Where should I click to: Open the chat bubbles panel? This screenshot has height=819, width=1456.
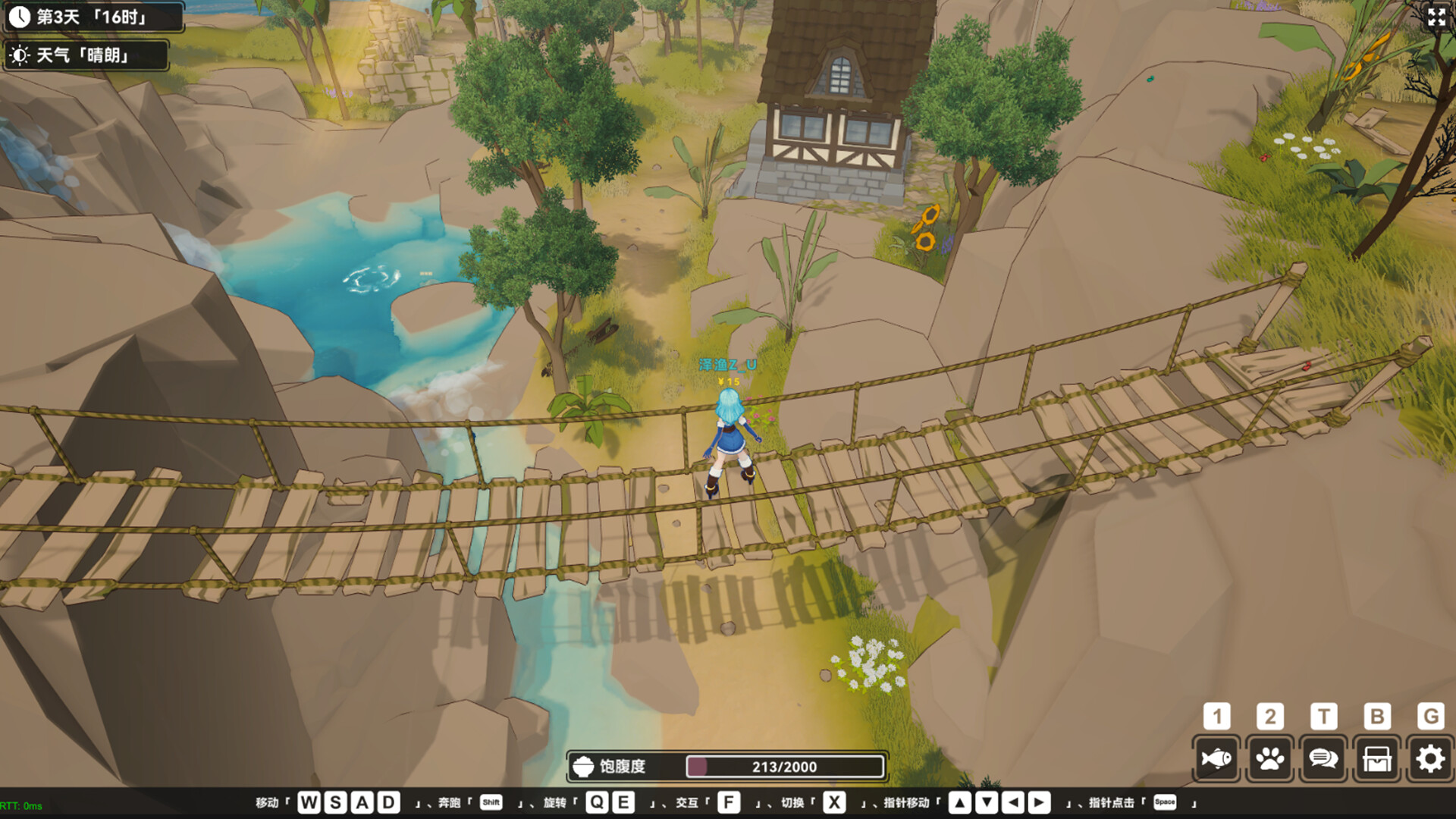pos(1323,758)
